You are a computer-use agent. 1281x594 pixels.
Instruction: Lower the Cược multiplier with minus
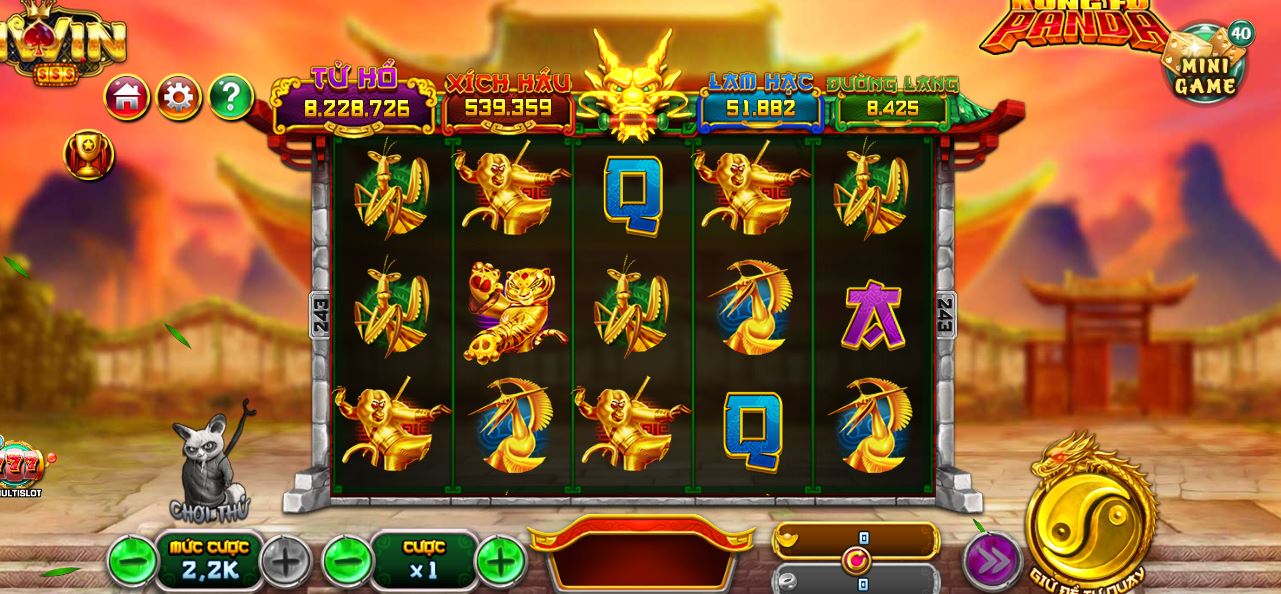pyautogui.click(x=347, y=561)
